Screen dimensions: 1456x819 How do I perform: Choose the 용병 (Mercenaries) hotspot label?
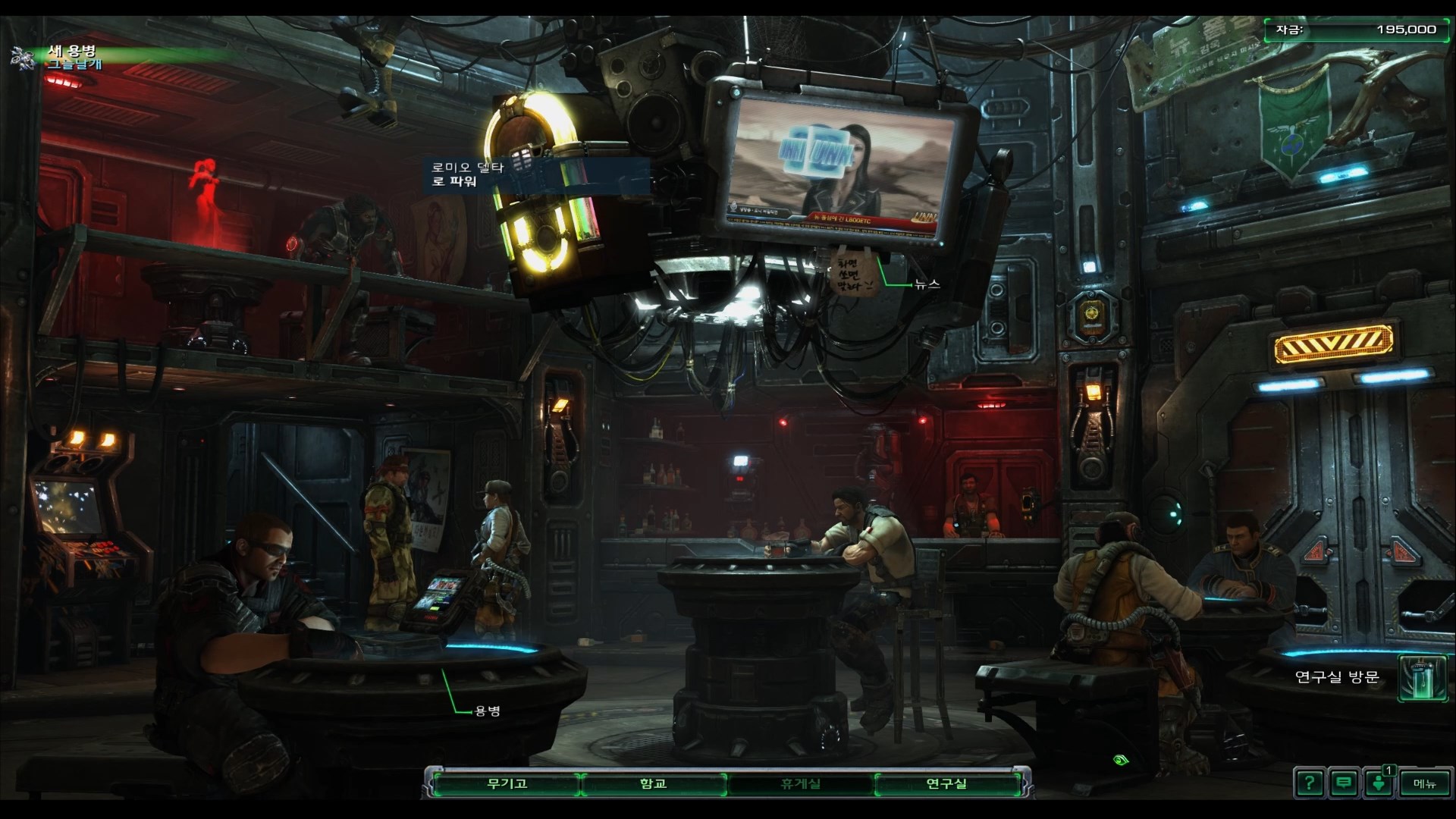(487, 711)
